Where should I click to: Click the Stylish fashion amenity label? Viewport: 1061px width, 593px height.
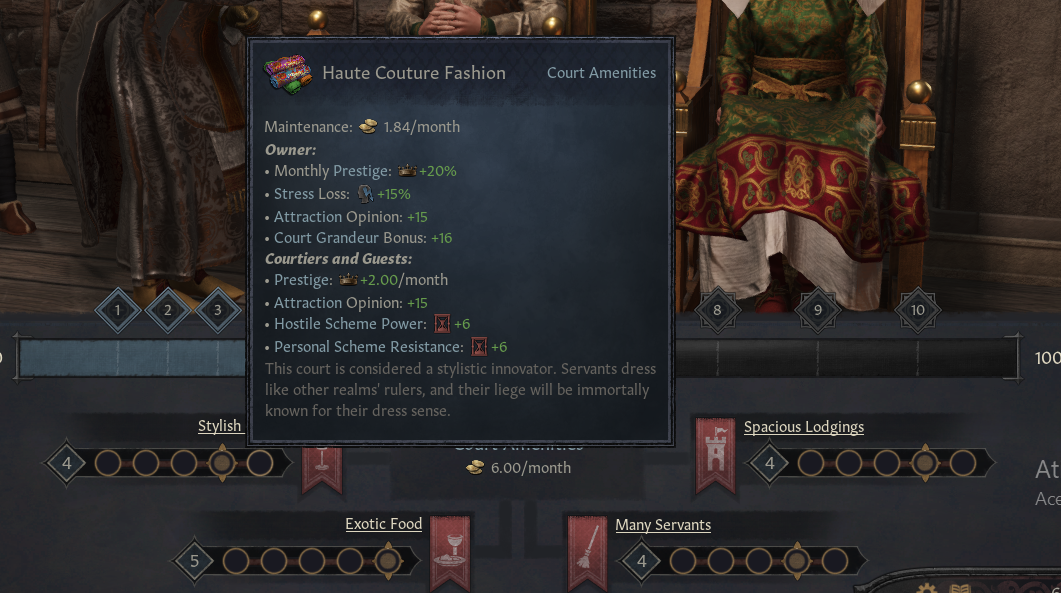(x=219, y=426)
